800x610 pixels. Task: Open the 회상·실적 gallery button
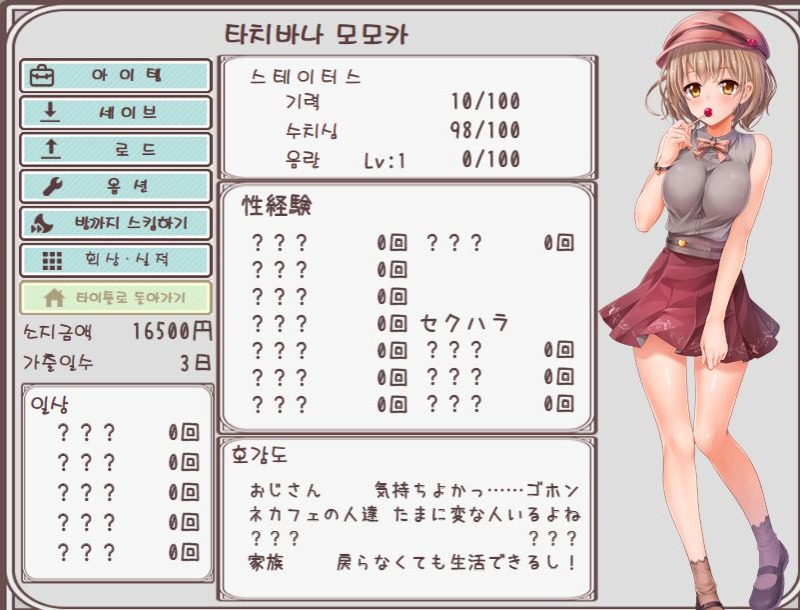tap(115, 260)
